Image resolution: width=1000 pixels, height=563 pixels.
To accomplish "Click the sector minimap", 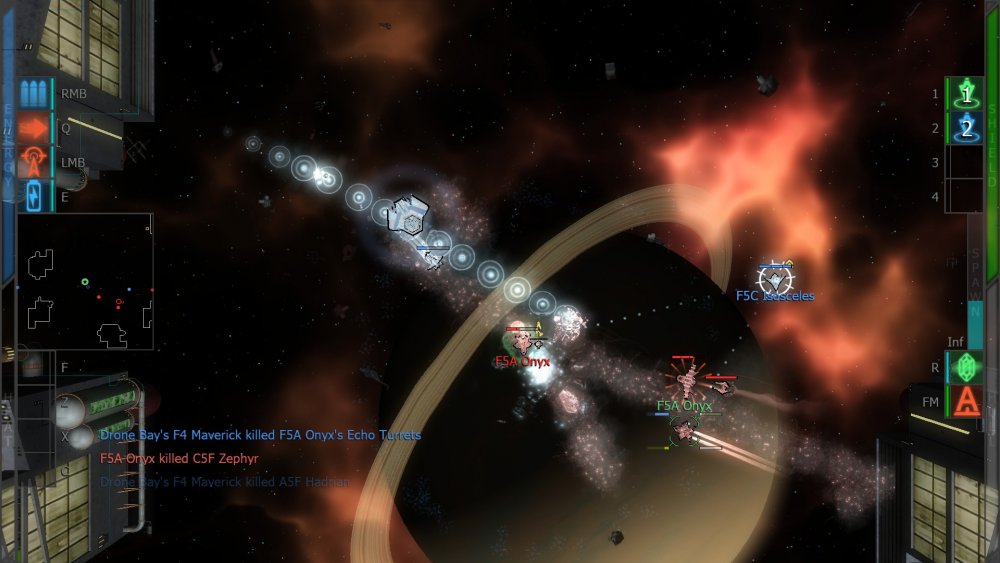I will tap(85, 281).
